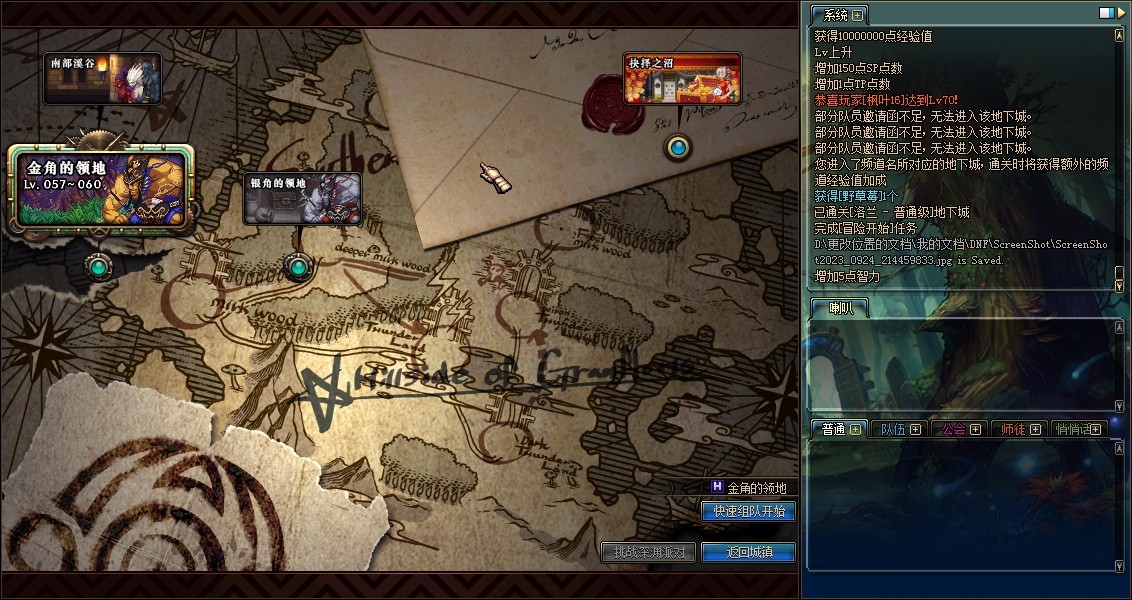Return to town via 返回城镇
This screenshot has height=600, width=1132.
click(x=748, y=552)
